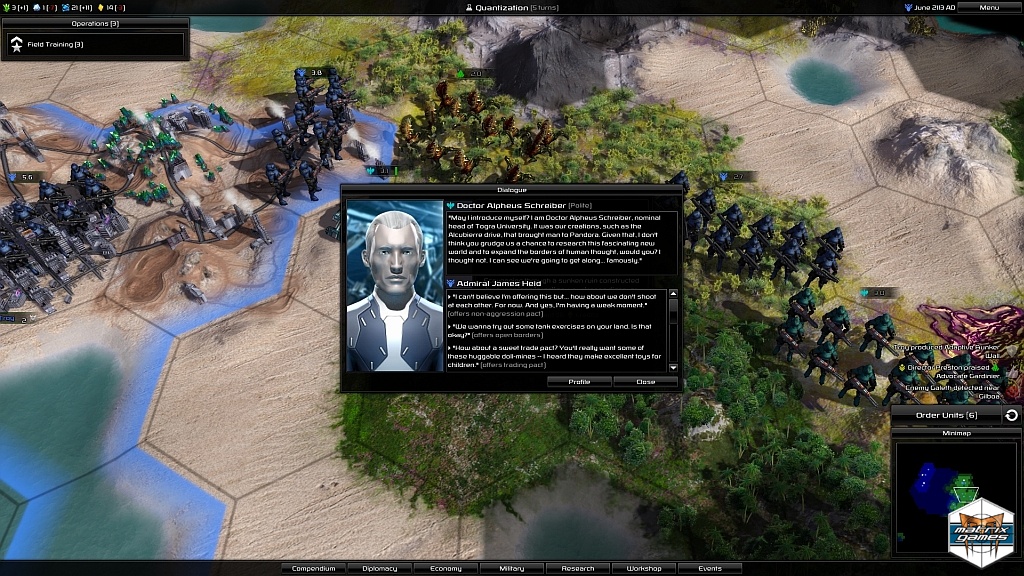Click the Order Units button

(x=946, y=415)
